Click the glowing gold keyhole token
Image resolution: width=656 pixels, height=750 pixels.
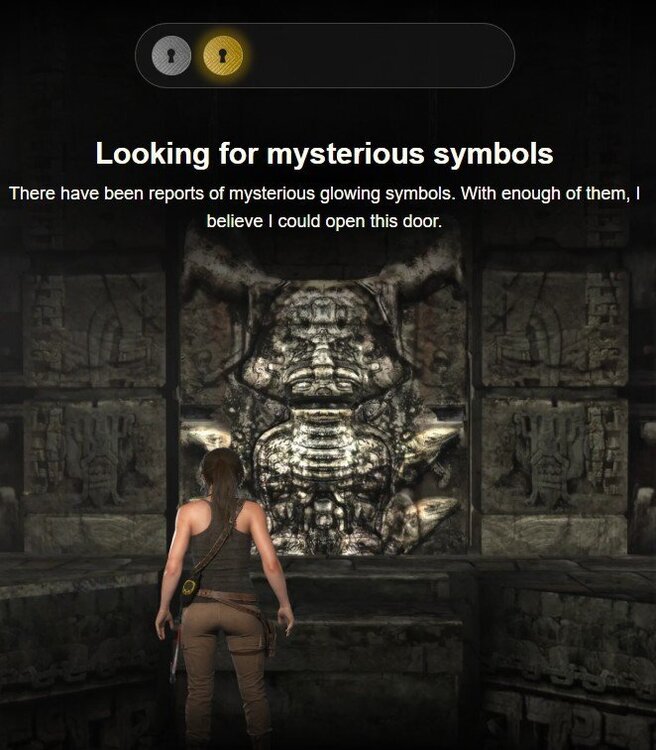pyautogui.click(x=223, y=55)
